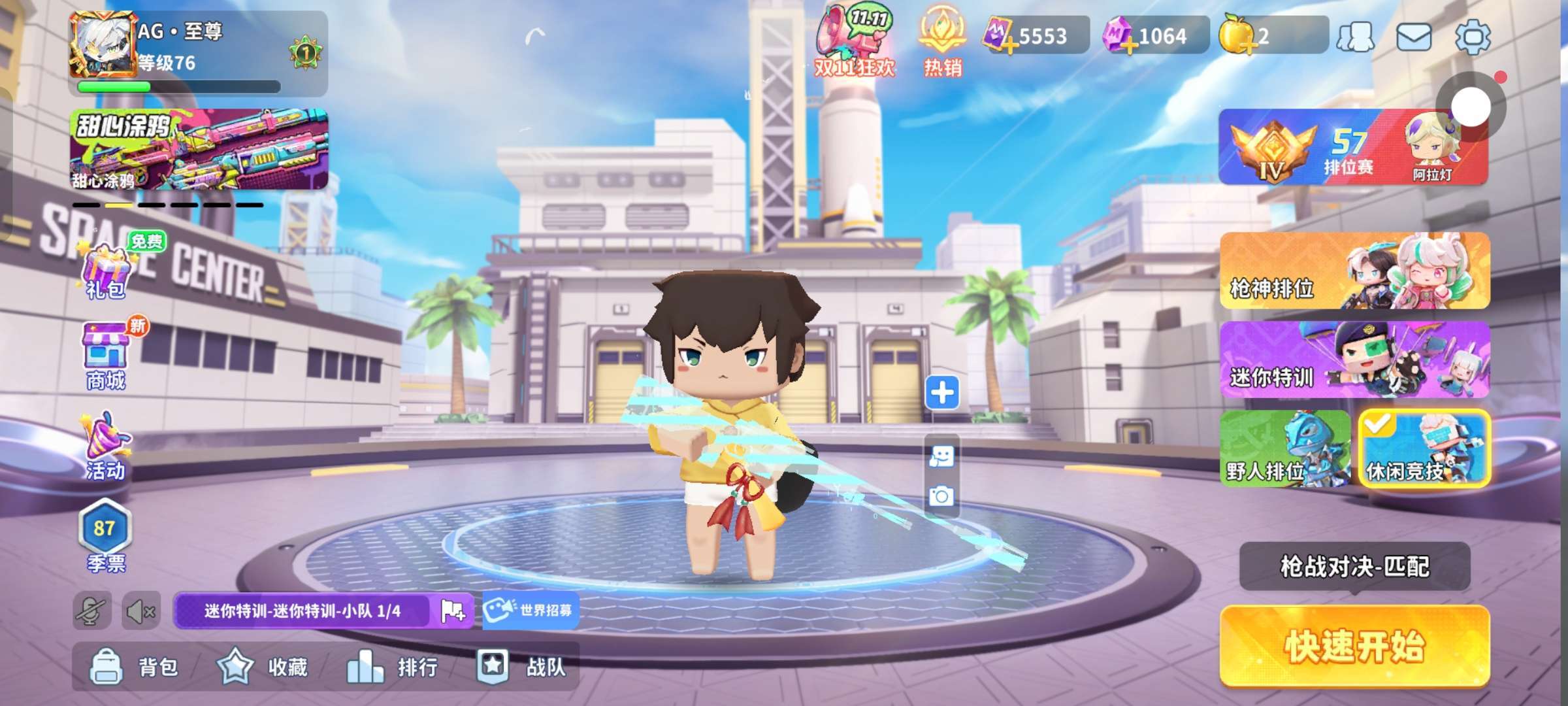The width and height of the screenshot is (1568, 706).
Task: Select the 枪神排位 game mode
Action: pyautogui.click(x=1354, y=271)
